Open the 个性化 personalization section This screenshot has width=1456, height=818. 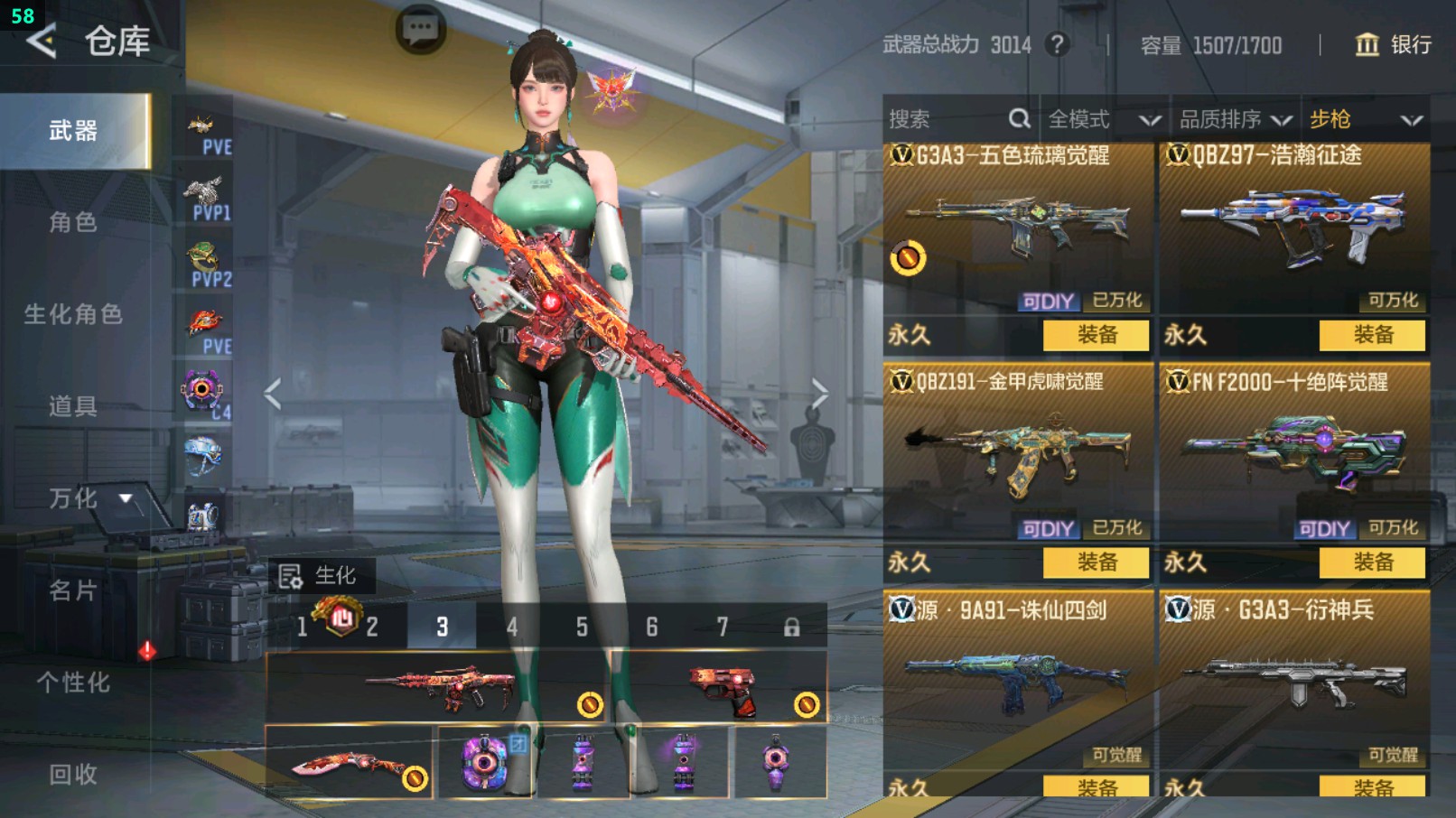[x=73, y=683]
